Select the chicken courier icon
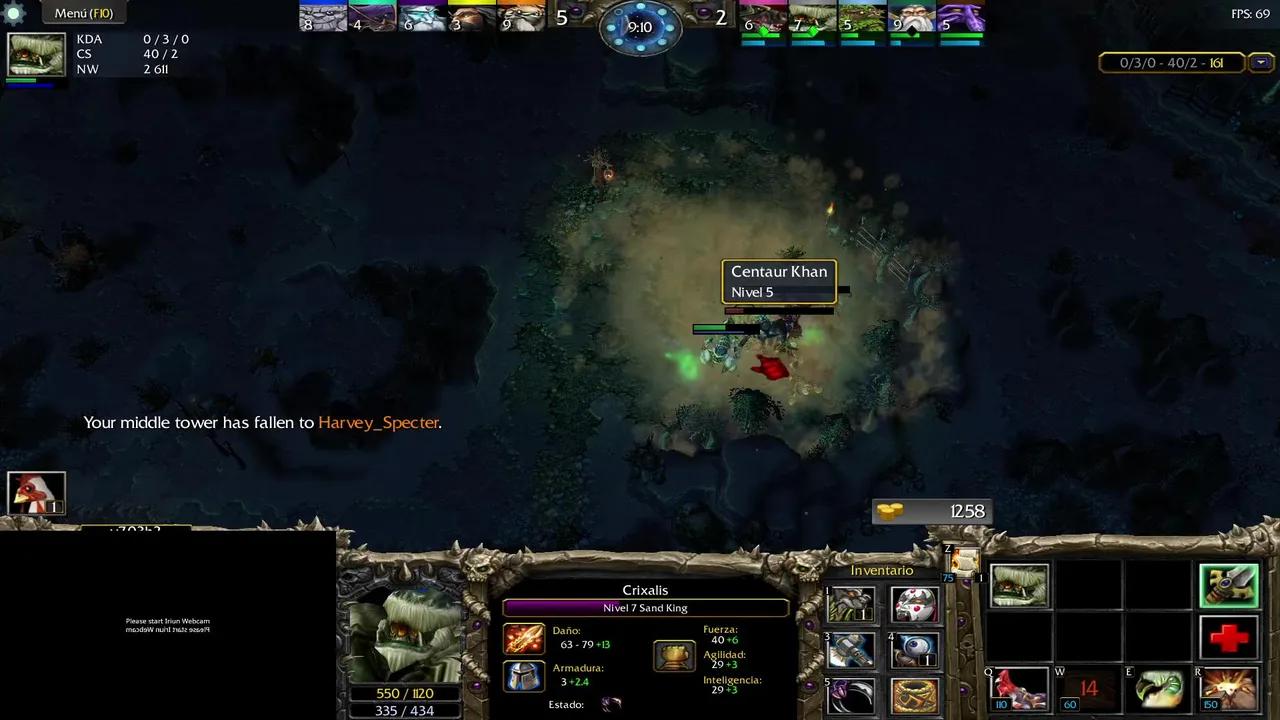 (37, 493)
